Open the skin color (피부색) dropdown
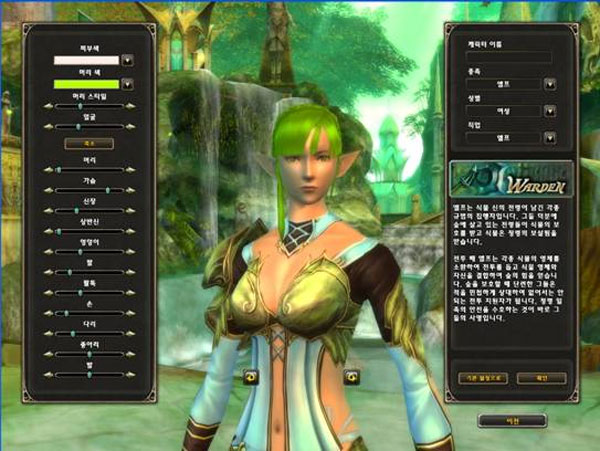600x451 pixels. point(128,60)
